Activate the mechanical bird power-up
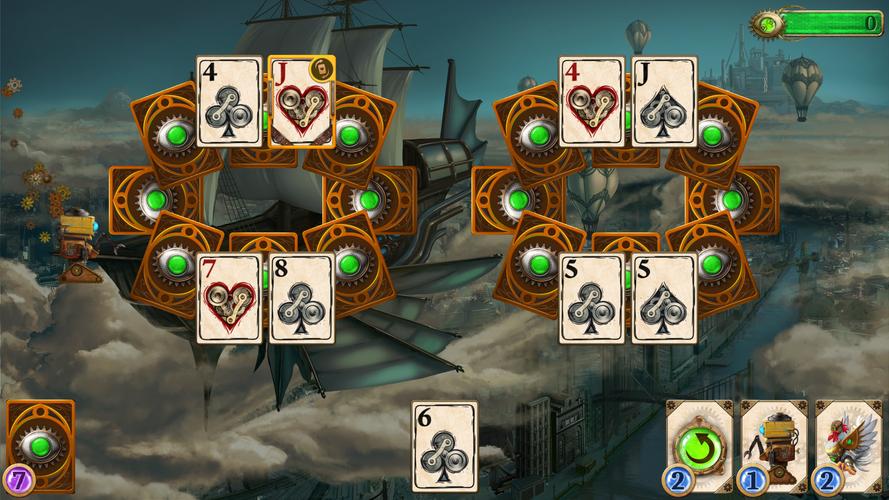Viewport: 889px width, 500px height. [846, 444]
